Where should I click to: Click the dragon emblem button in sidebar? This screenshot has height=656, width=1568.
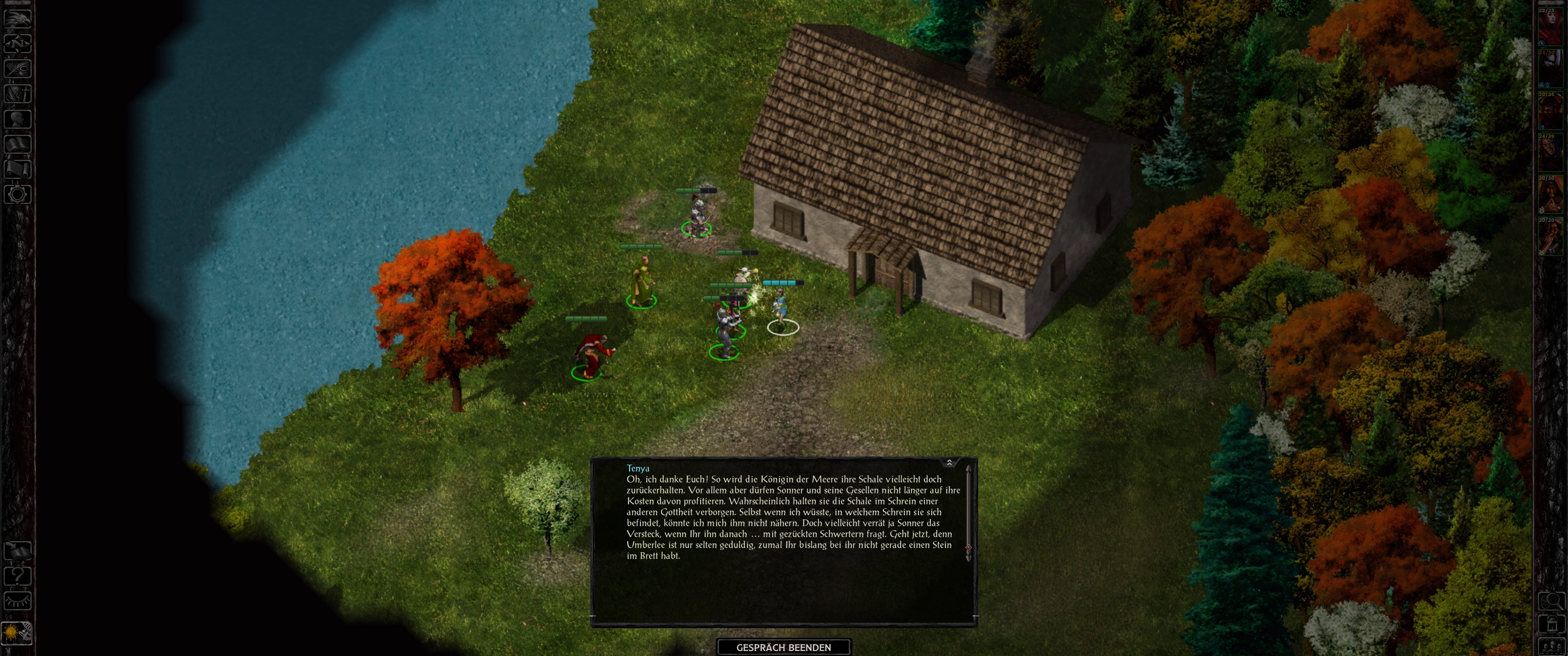(x=17, y=18)
